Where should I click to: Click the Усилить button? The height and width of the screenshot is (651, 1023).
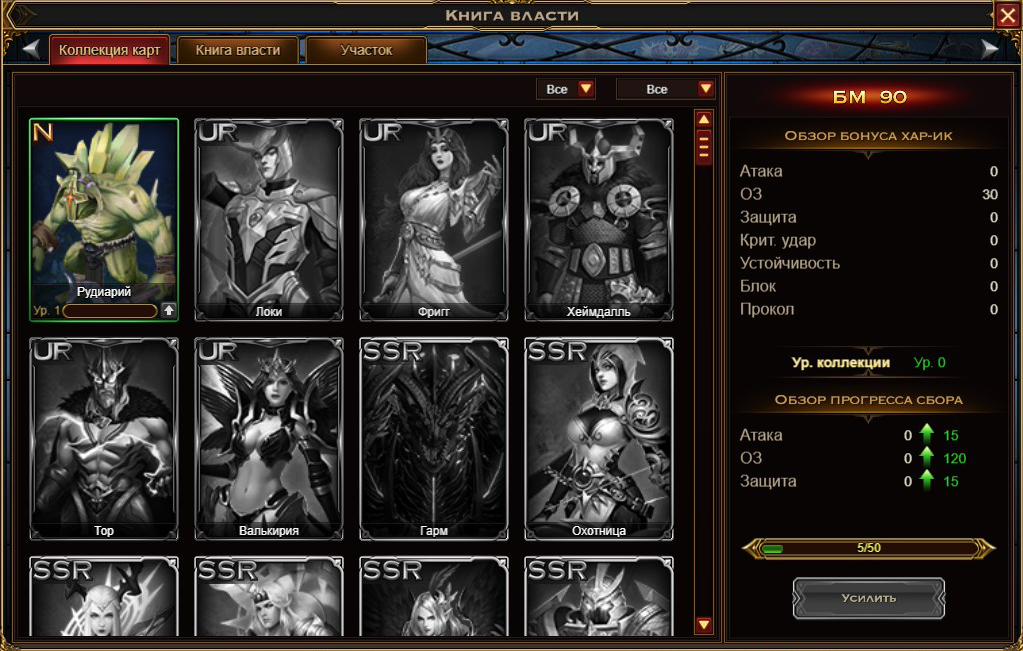pyautogui.click(x=868, y=598)
